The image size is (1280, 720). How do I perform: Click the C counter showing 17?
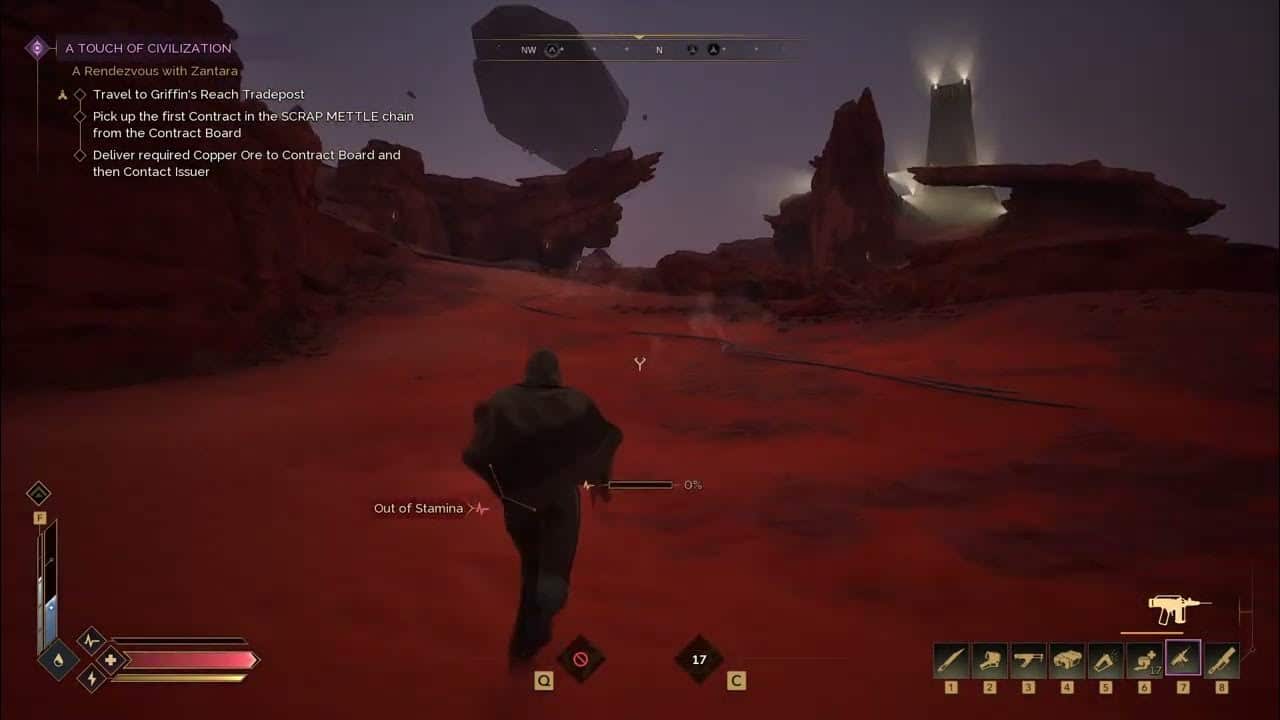(699, 660)
